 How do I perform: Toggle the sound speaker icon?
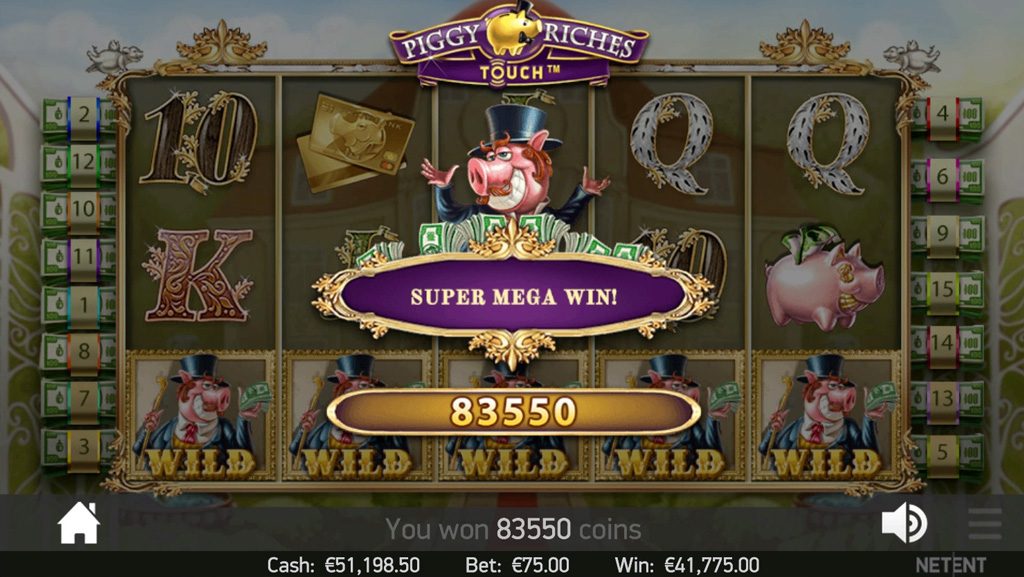(903, 523)
